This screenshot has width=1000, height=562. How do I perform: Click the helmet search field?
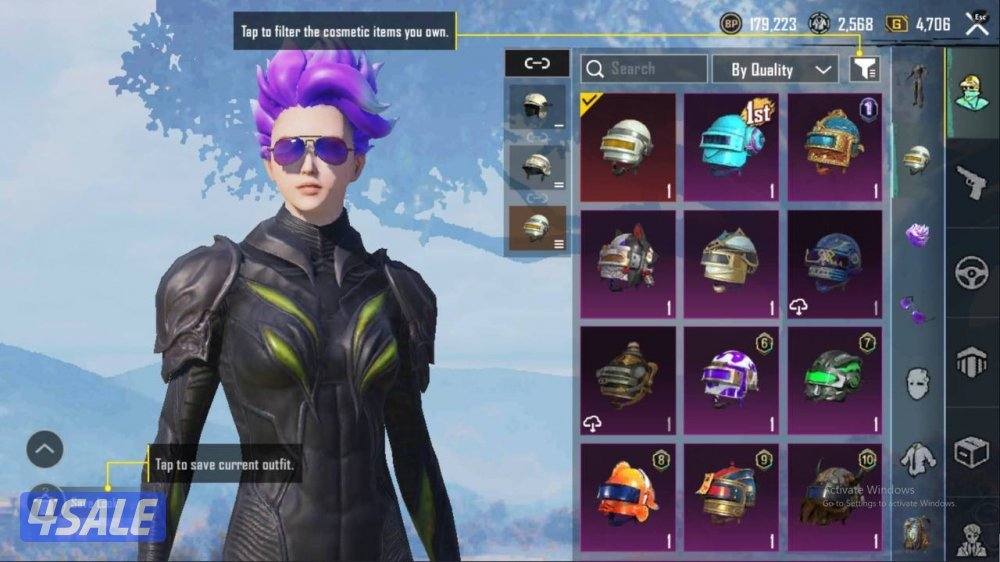(x=645, y=69)
